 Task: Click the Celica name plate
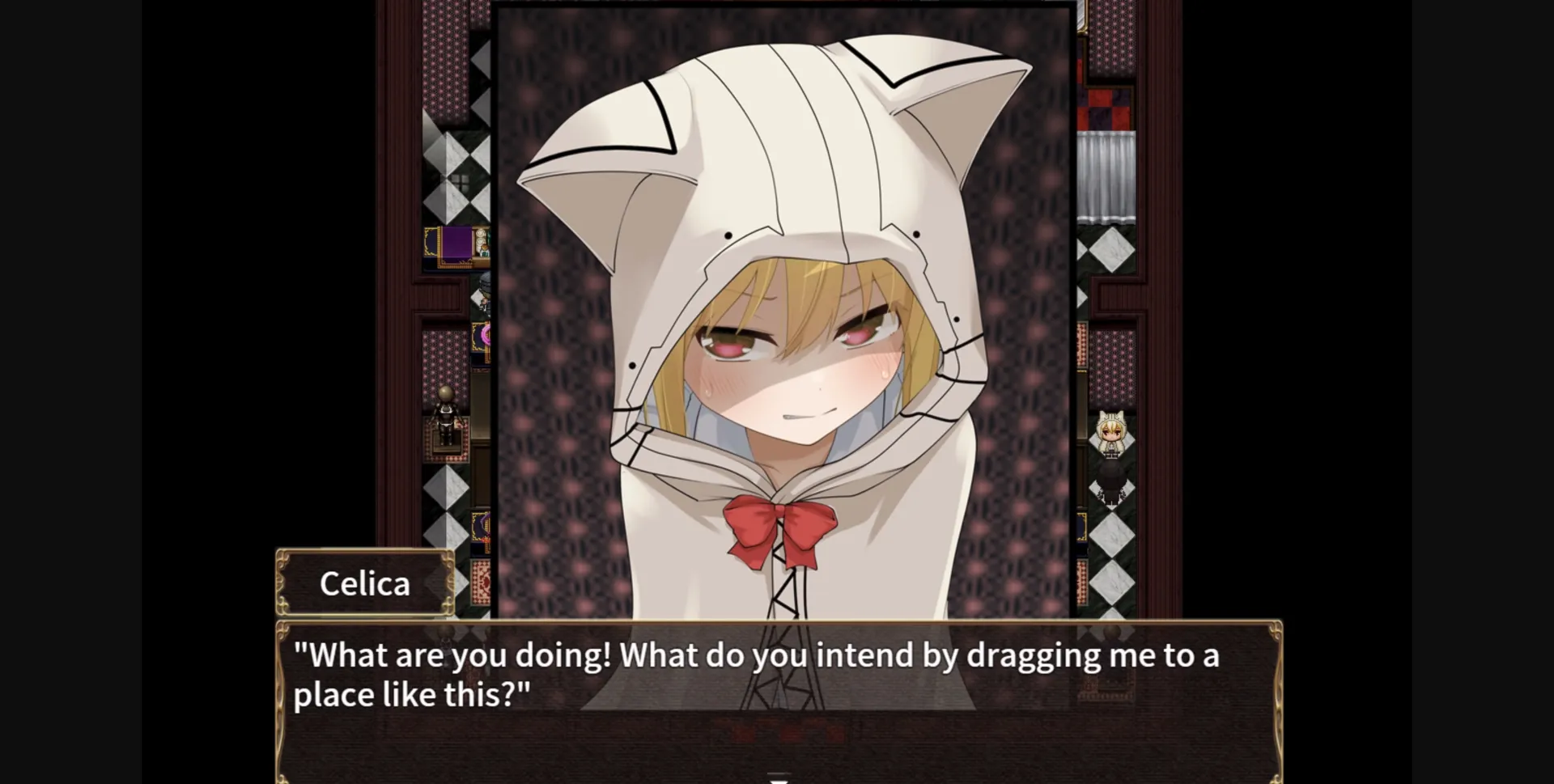[364, 583]
